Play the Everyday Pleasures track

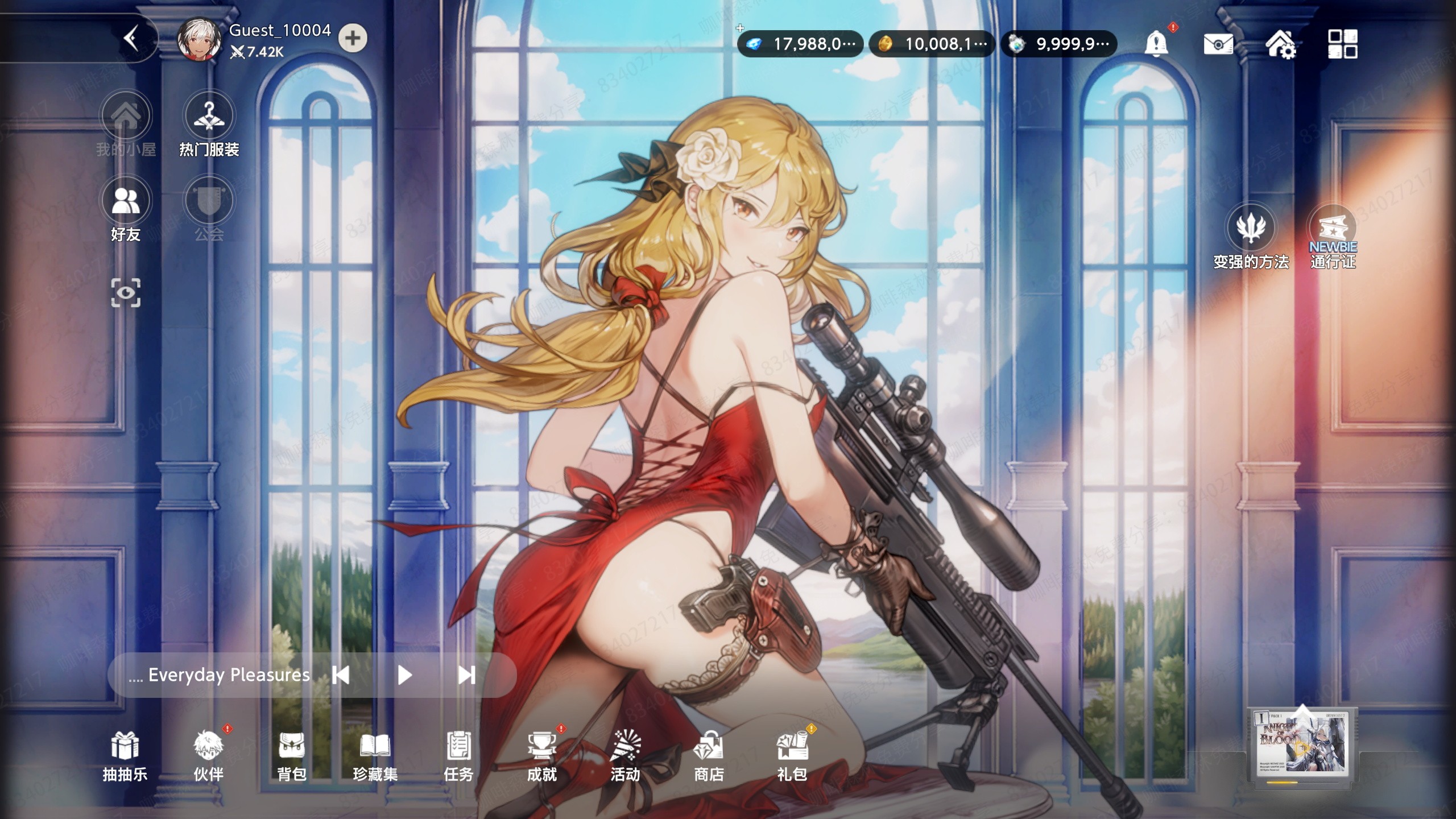(x=404, y=675)
